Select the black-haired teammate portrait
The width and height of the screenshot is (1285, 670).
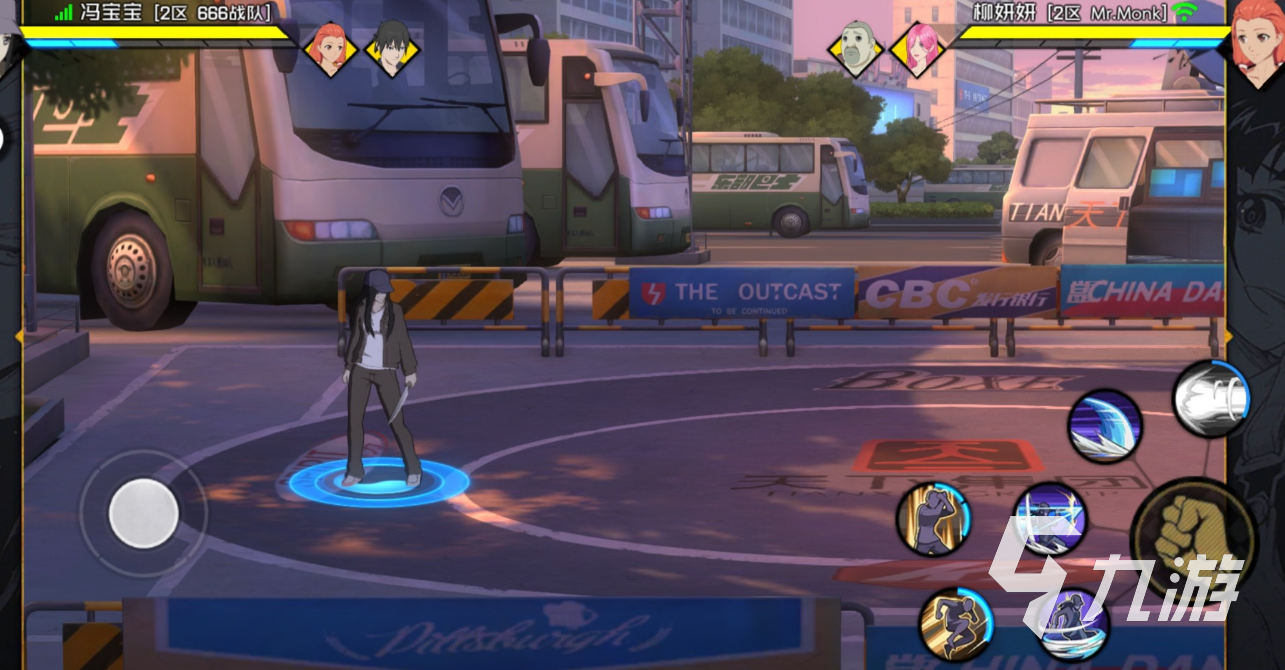pyautogui.click(x=392, y=46)
